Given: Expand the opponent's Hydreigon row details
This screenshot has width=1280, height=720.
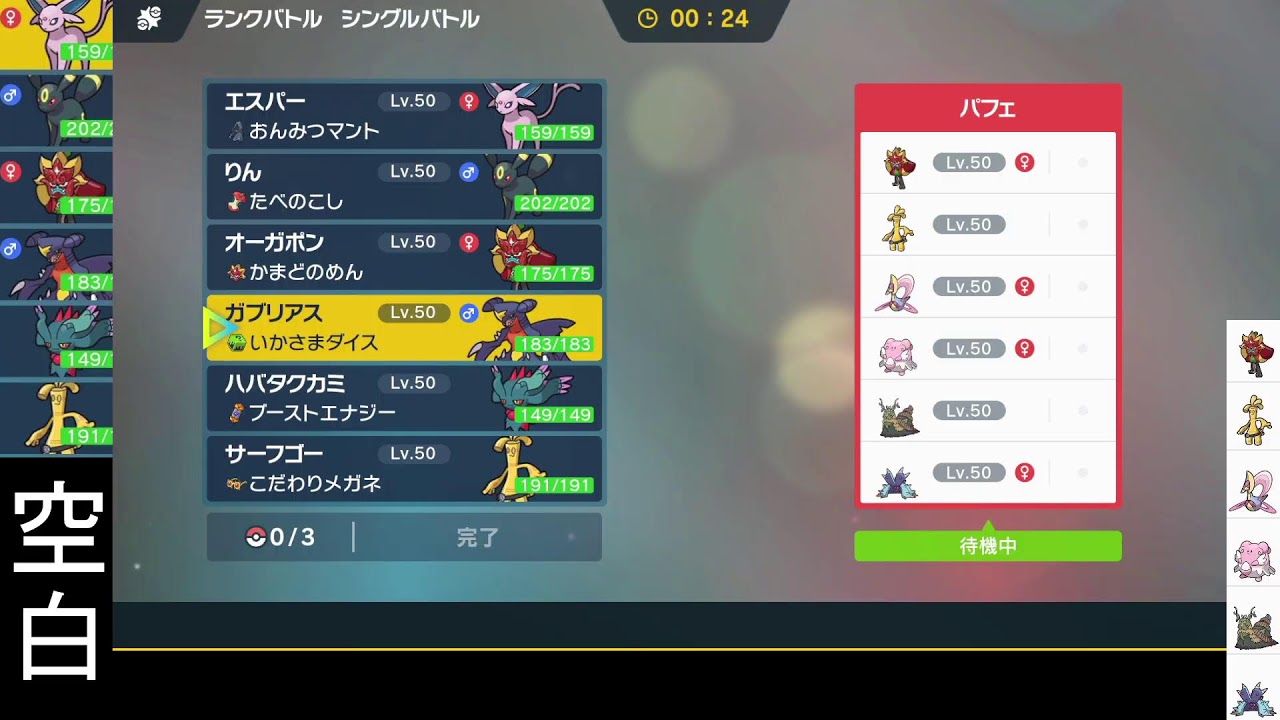Looking at the screenshot, I should pos(988,471).
